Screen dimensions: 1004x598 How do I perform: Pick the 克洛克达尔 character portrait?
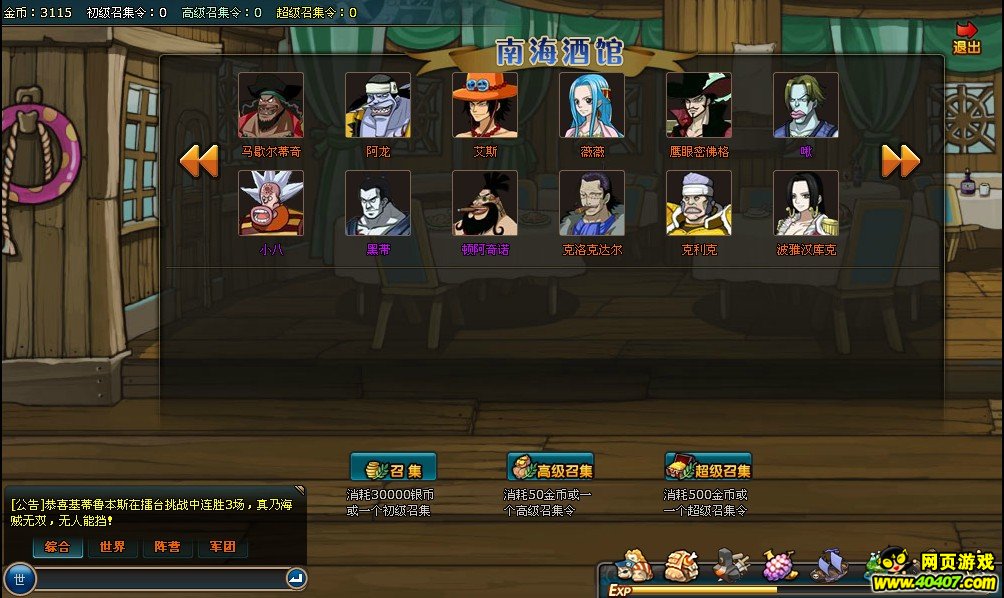pos(592,203)
